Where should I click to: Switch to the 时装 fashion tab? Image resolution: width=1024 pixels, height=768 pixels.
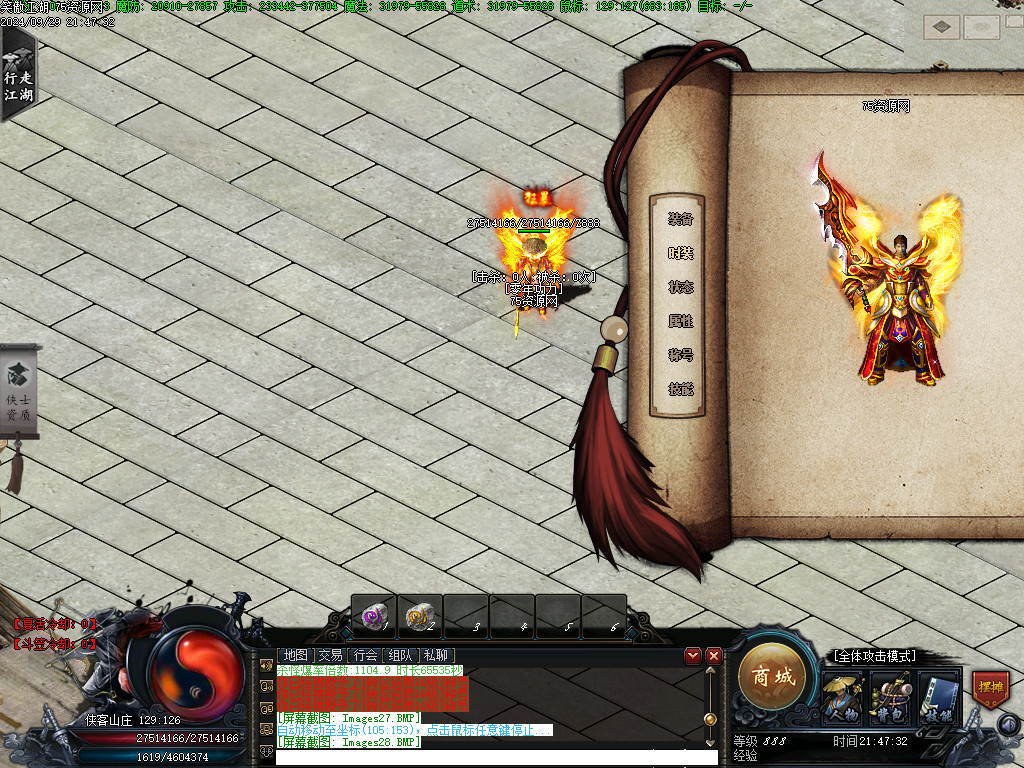(x=681, y=253)
